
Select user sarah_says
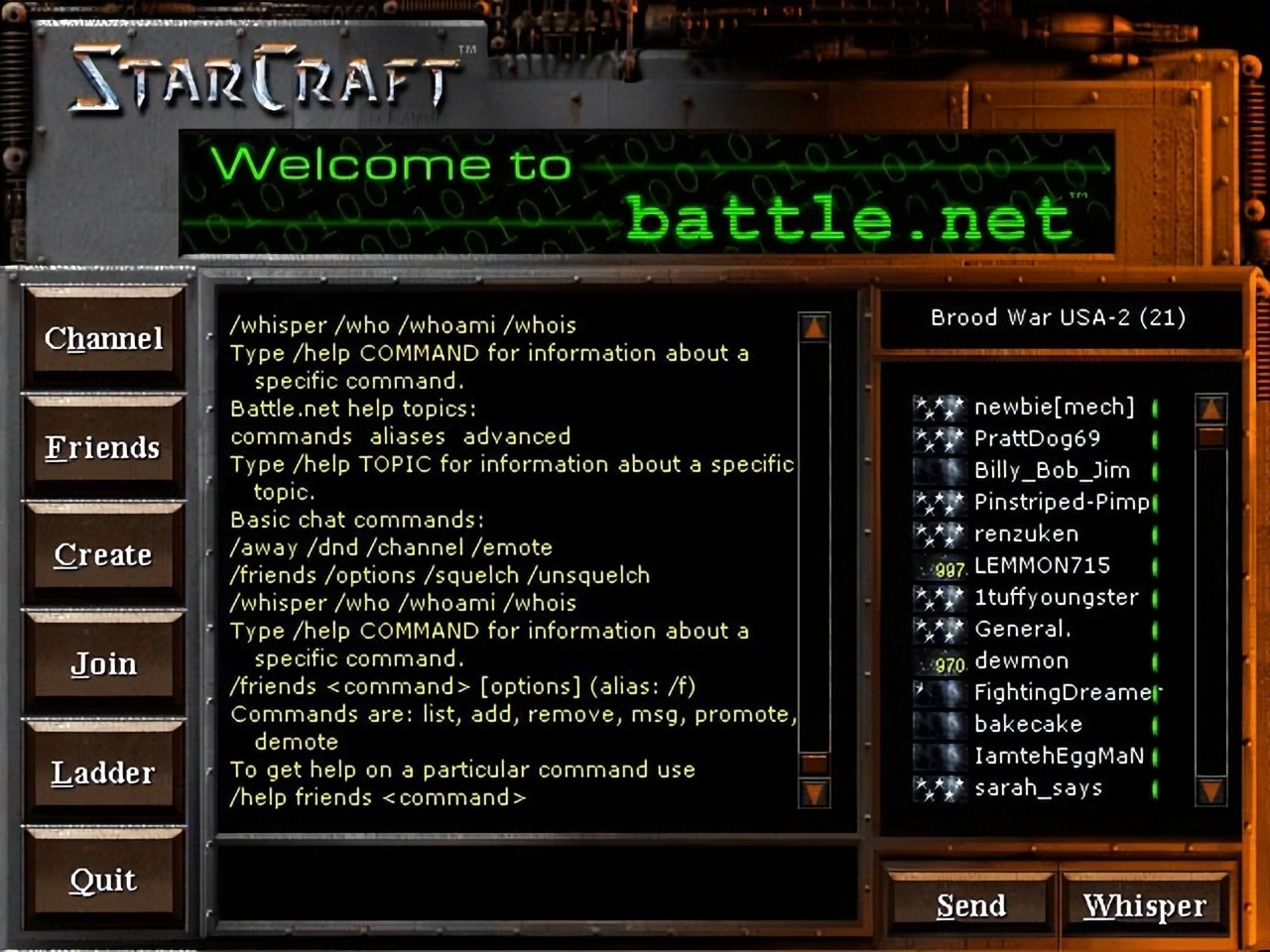tap(1038, 787)
